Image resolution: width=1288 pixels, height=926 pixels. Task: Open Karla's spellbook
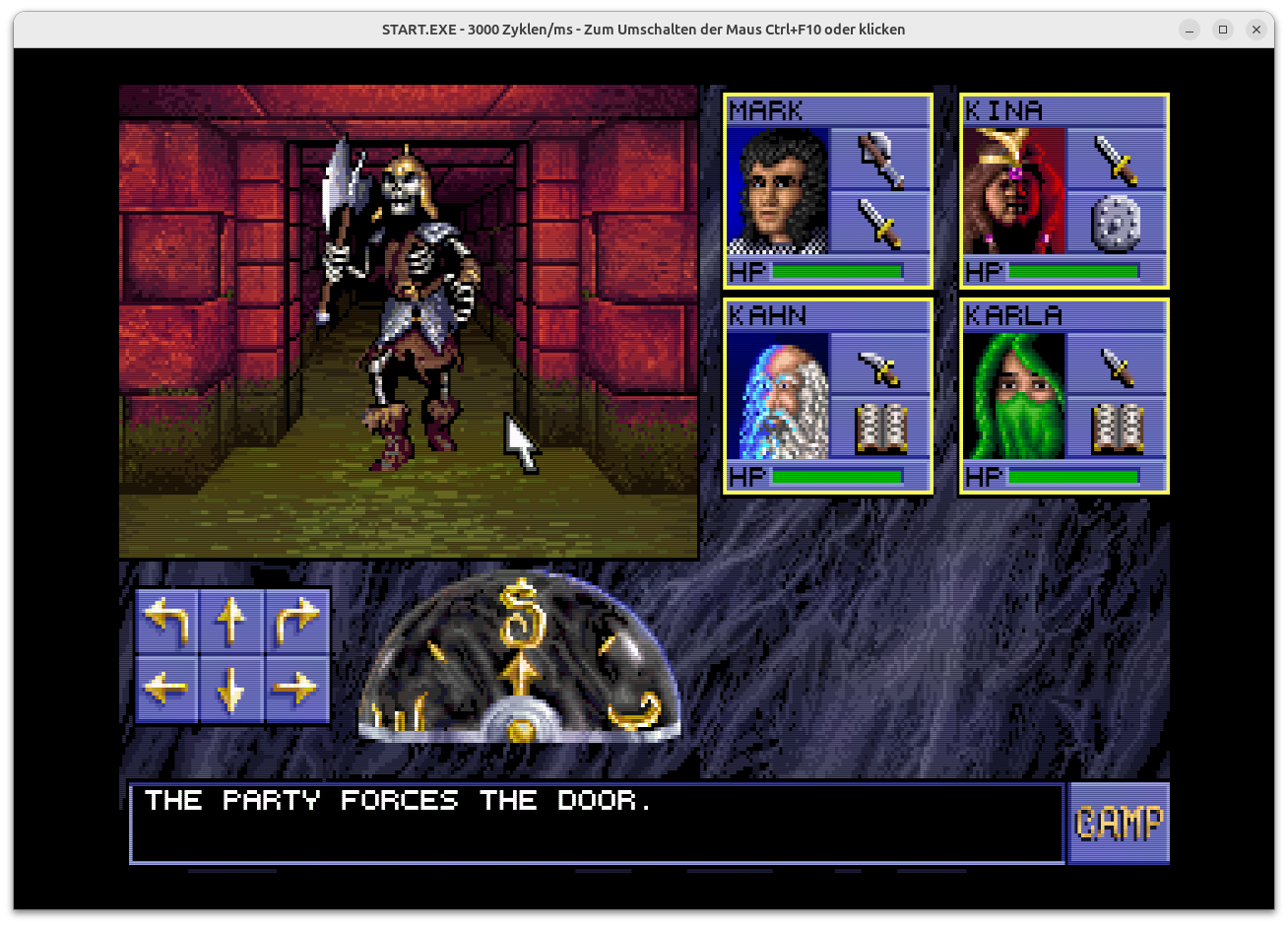tap(1117, 428)
